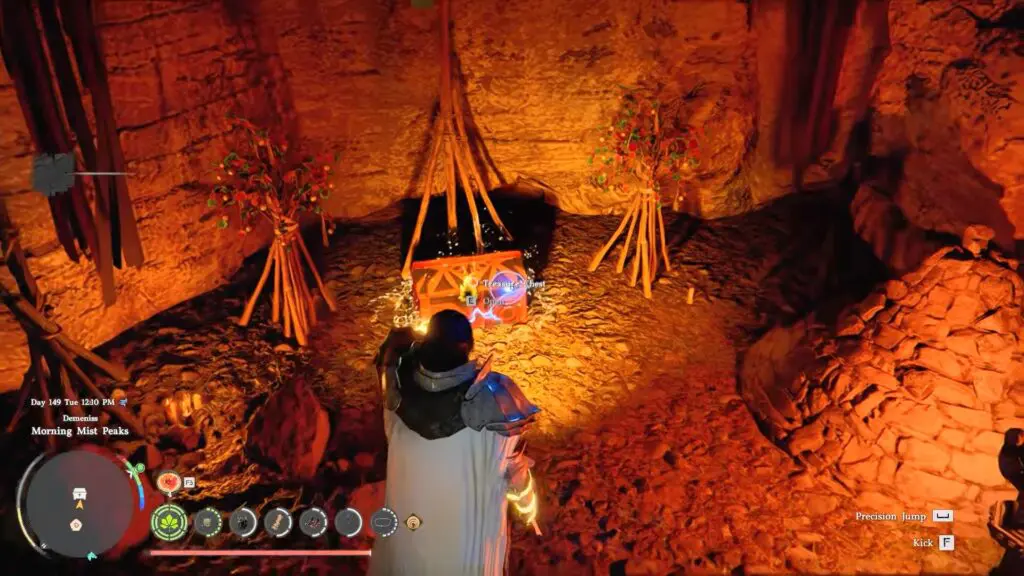
Task: Open the circular minimap
Action: coord(78,502)
